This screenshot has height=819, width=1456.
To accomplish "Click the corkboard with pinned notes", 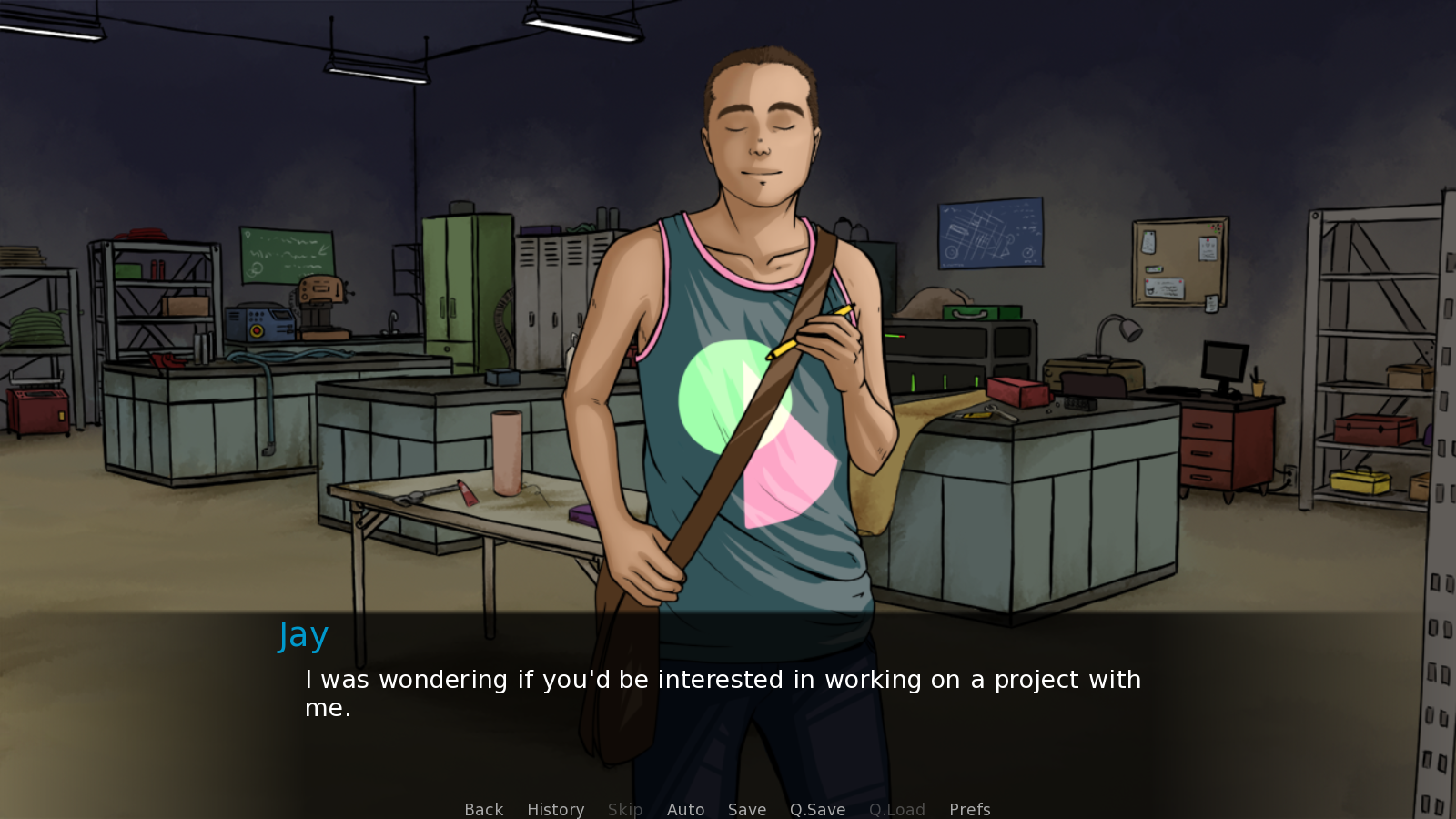I will pyautogui.click(x=1178, y=264).
